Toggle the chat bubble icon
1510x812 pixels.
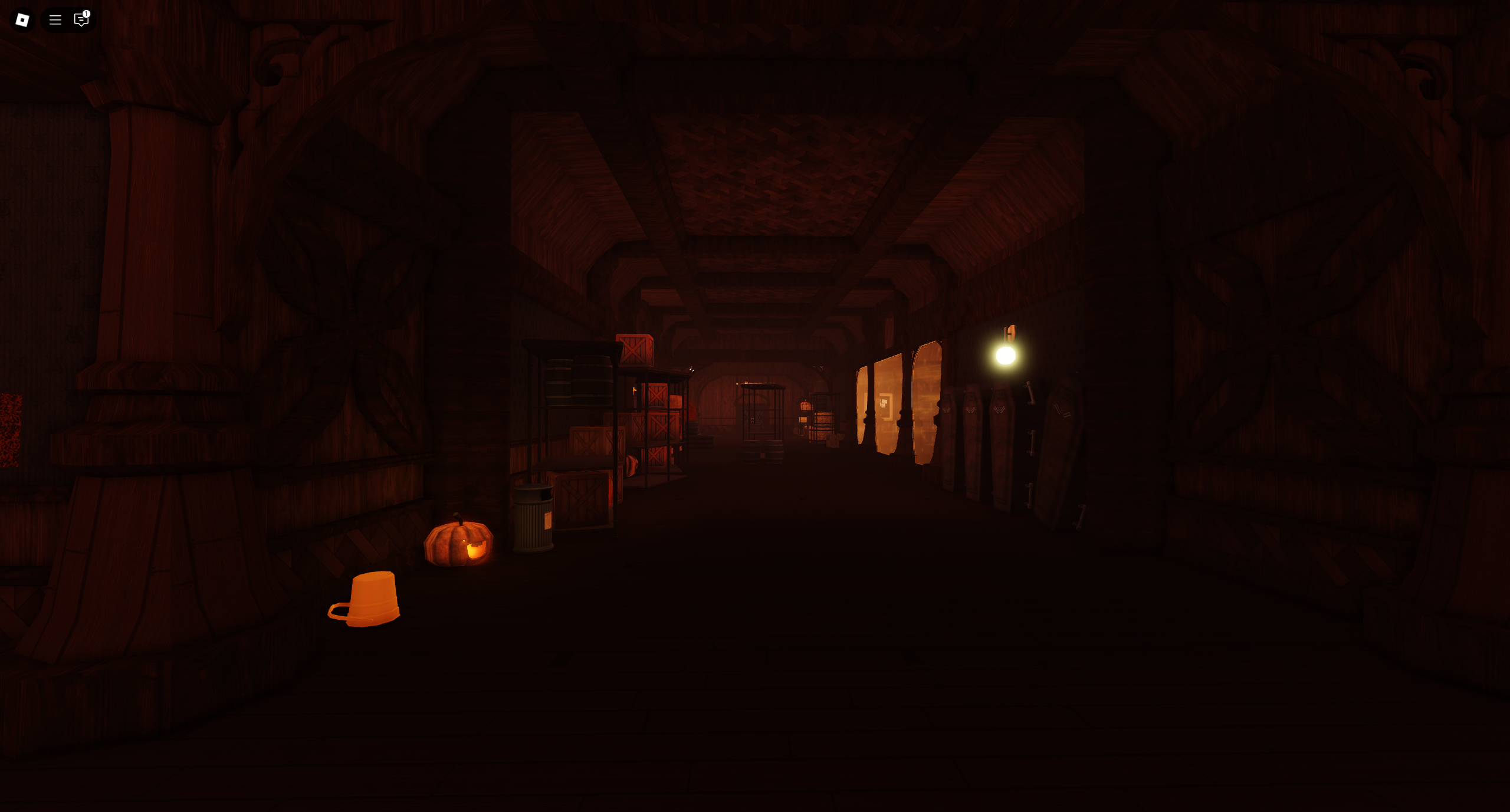pyautogui.click(x=81, y=20)
